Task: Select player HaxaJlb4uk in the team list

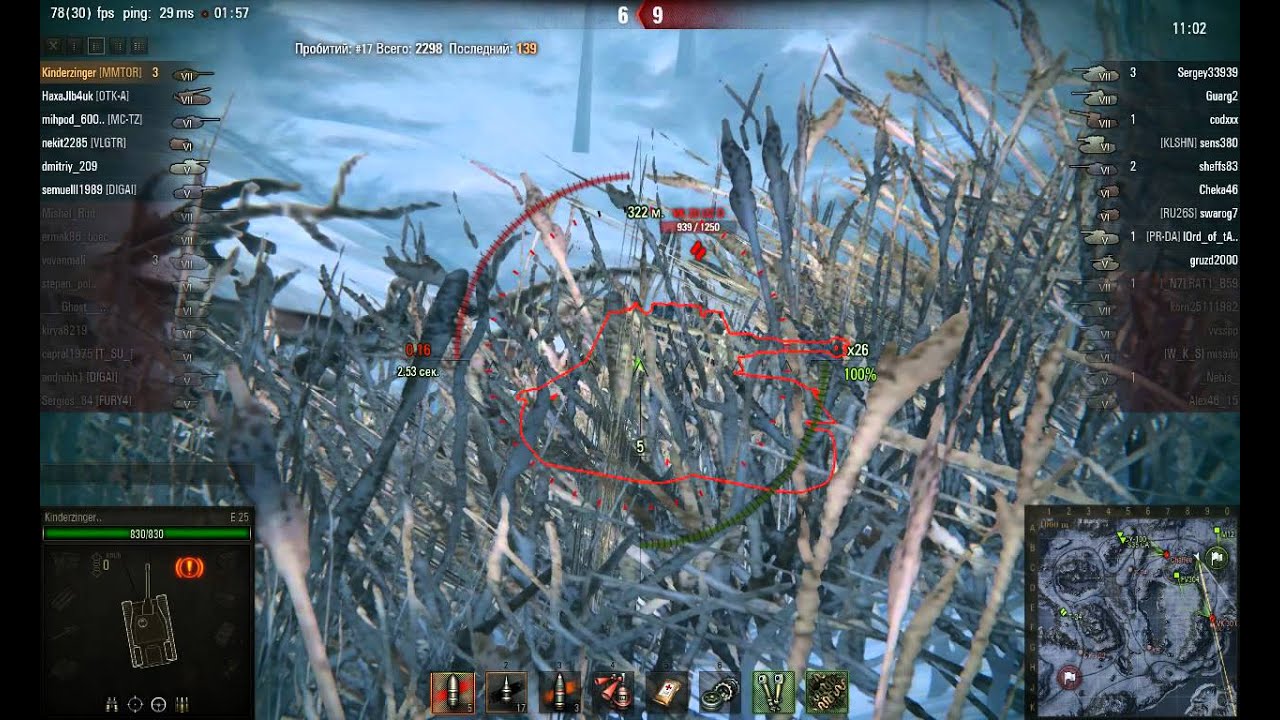Action: 85,96
